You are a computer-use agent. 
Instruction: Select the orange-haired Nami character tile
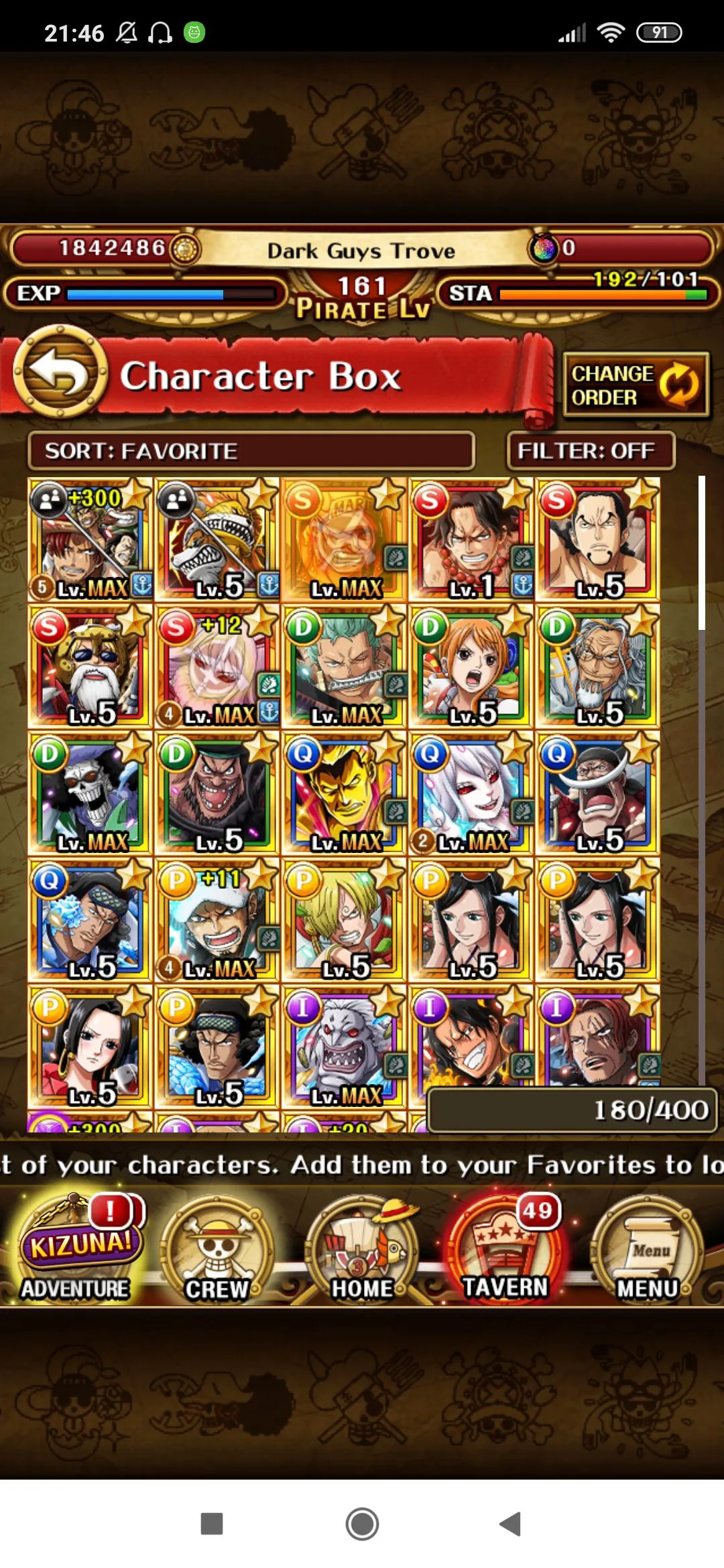point(471,666)
